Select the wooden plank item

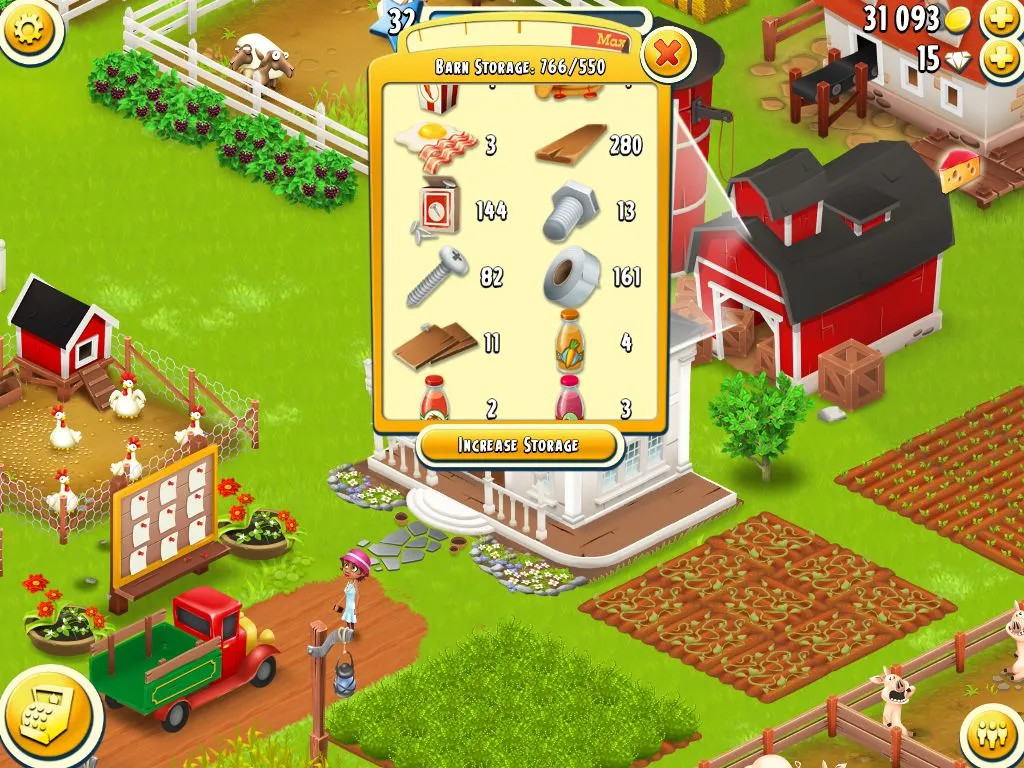pos(571,144)
